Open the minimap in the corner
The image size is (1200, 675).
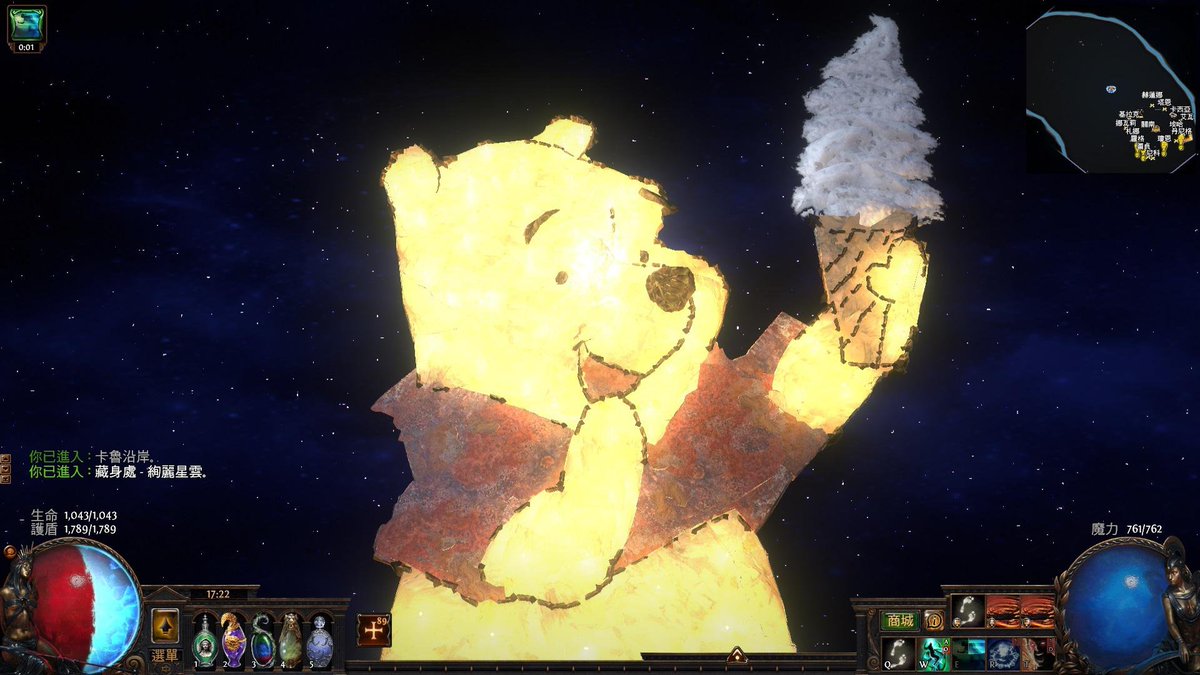click(1110, 90)
